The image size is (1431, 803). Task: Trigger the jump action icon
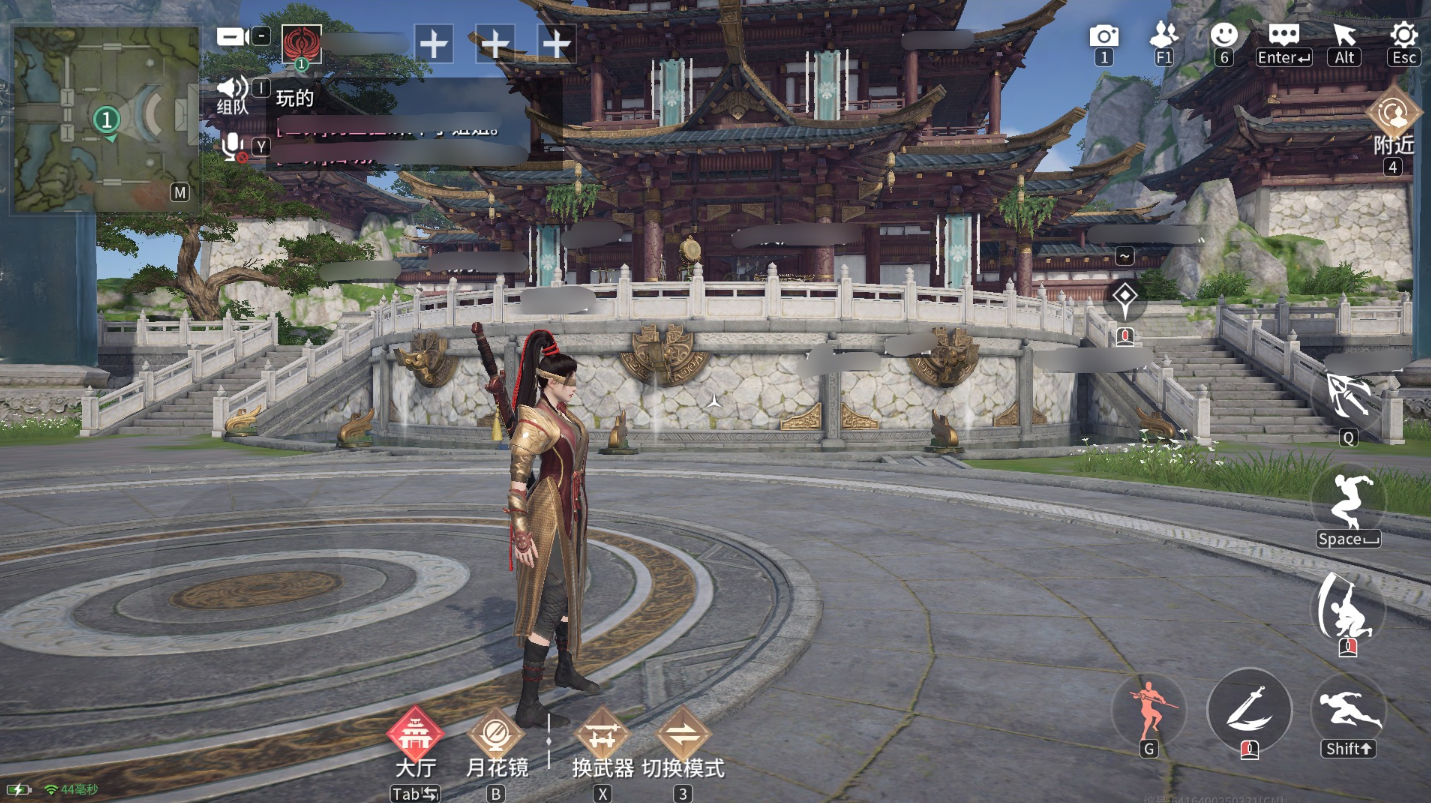pos(1348,498)
